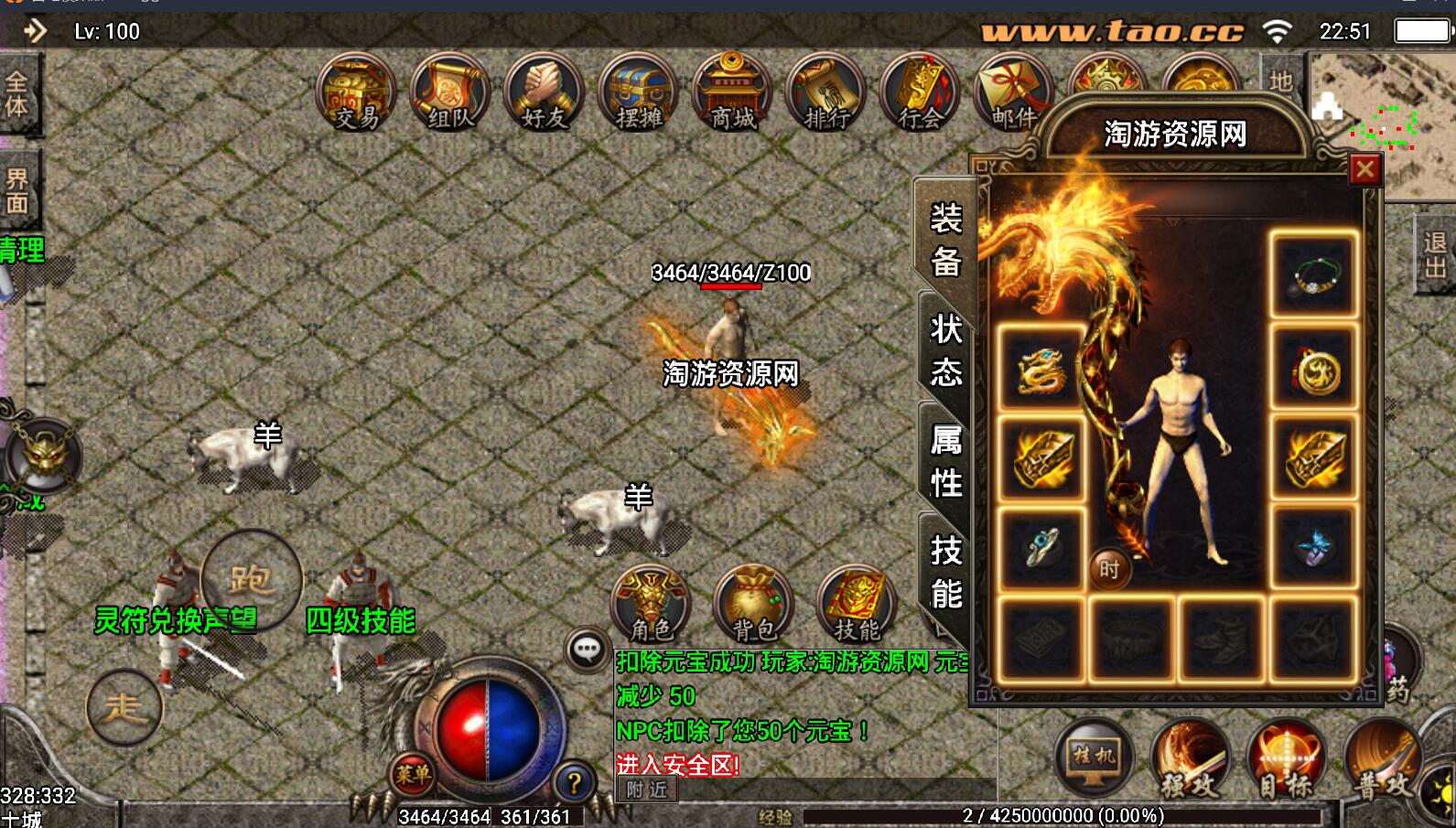
Task: Switch to the 属性 attributes tab
Action: coord(945,461)
